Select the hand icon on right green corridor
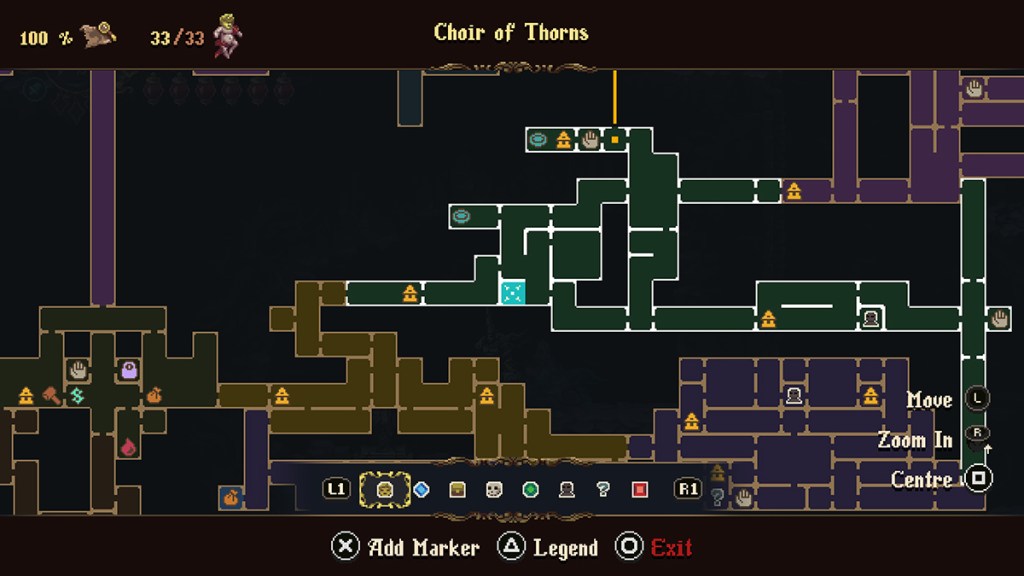Screen dimensions: 1024x576 pyautogui.click(x=999, y=318)
